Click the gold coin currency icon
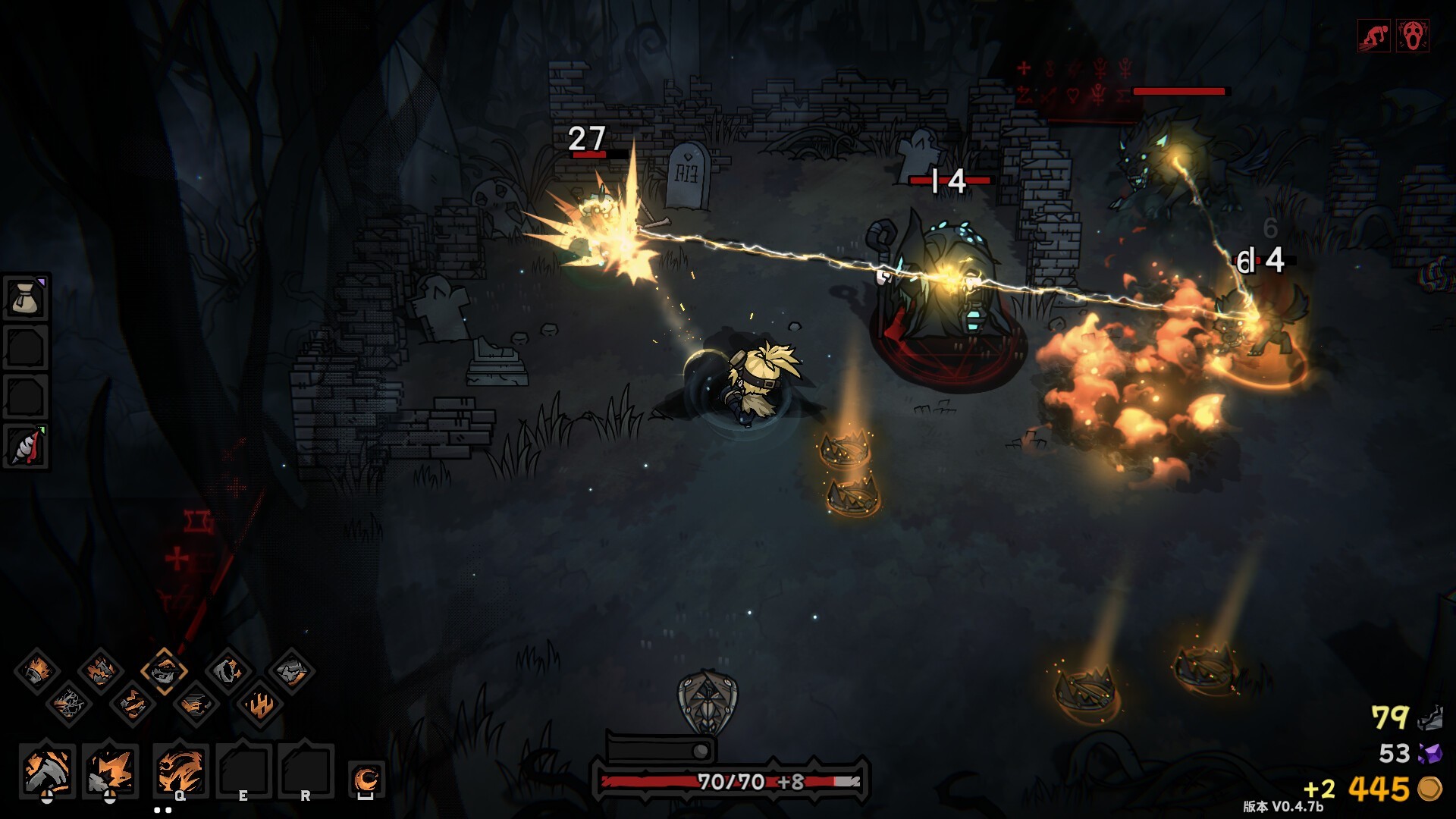This screenshot has width=1456, height=819. (x=1429, y=789)
